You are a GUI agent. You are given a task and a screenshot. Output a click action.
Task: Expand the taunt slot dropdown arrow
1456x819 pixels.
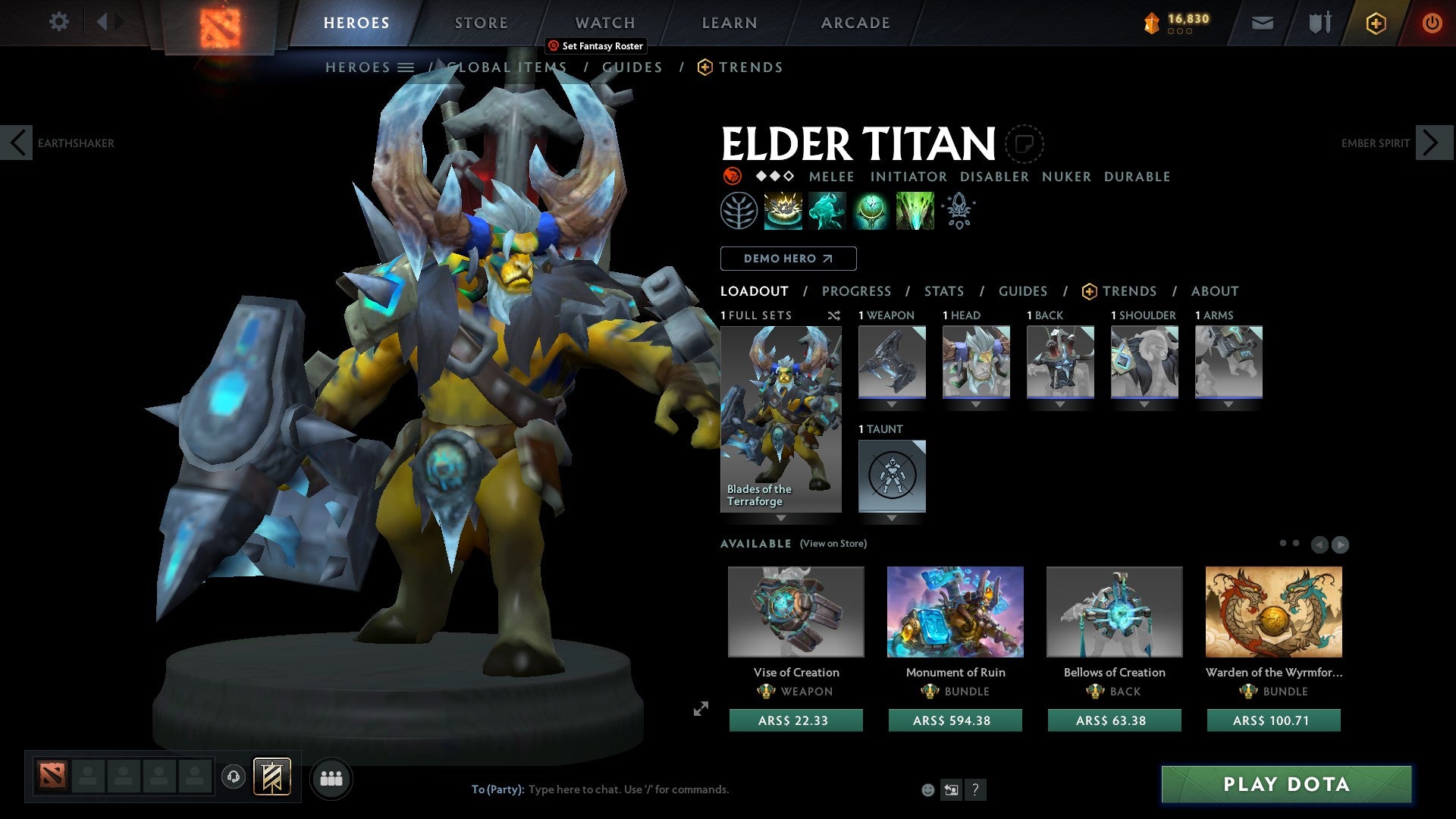point(892,518)
